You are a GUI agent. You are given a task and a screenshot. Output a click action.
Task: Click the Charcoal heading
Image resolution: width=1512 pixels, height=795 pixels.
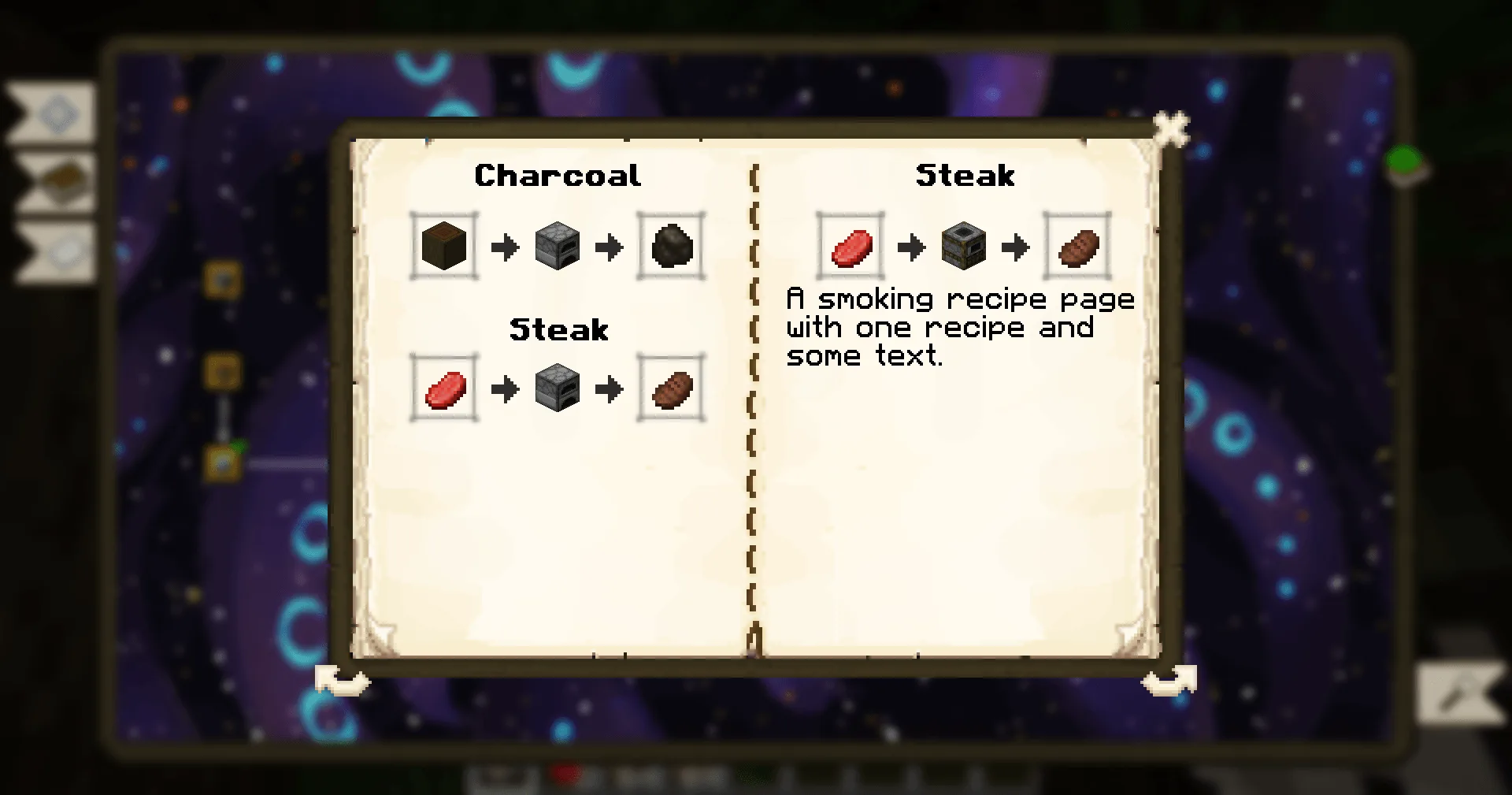[558, 176]
